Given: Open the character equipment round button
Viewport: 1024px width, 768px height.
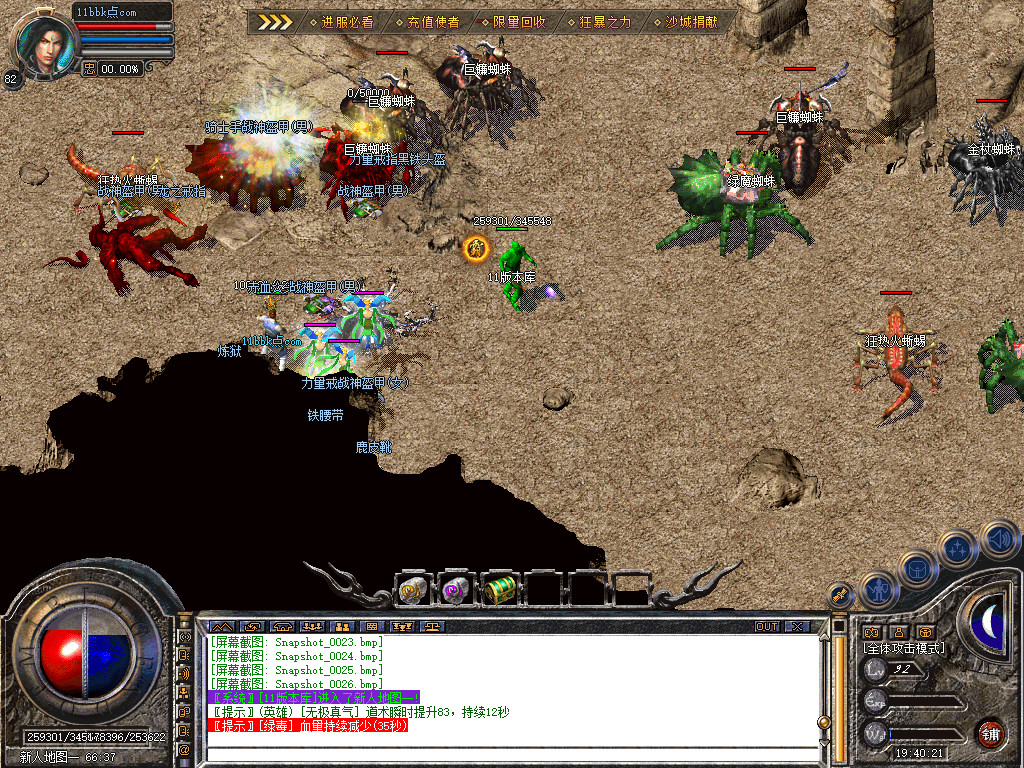Looking at the screenshot, I should point(880,589).
